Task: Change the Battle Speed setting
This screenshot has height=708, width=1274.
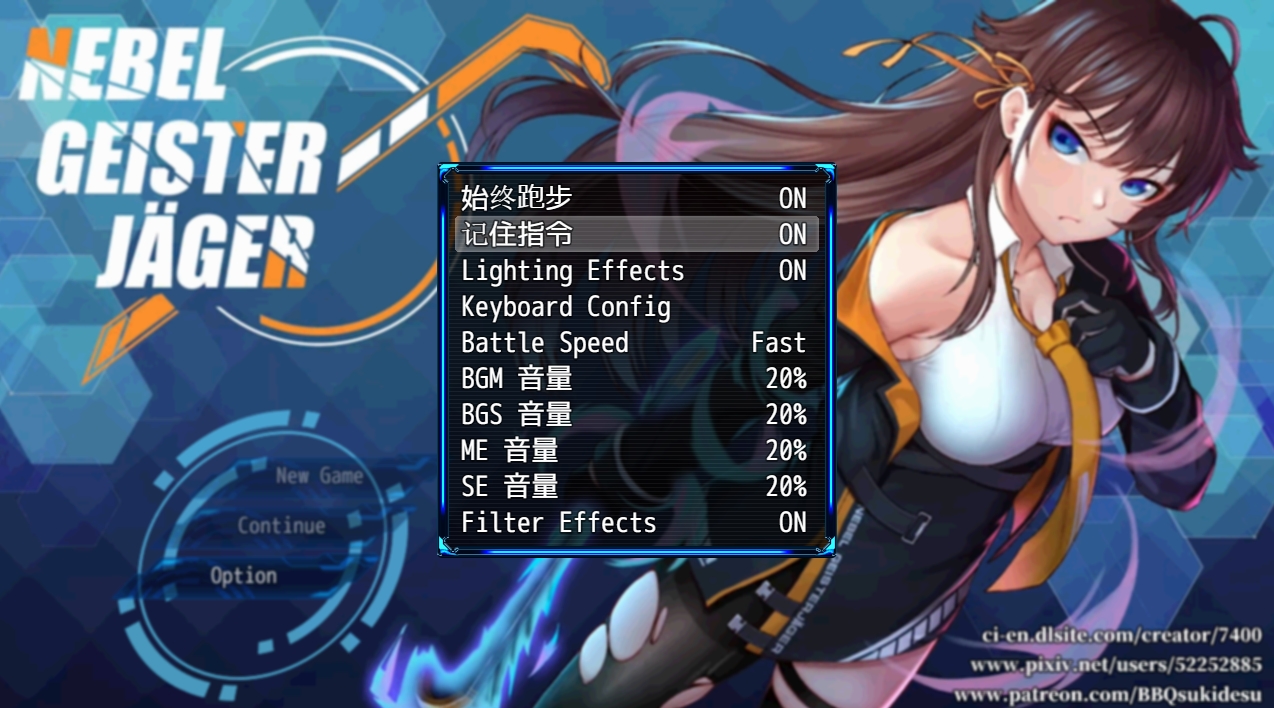Action: 636,342
